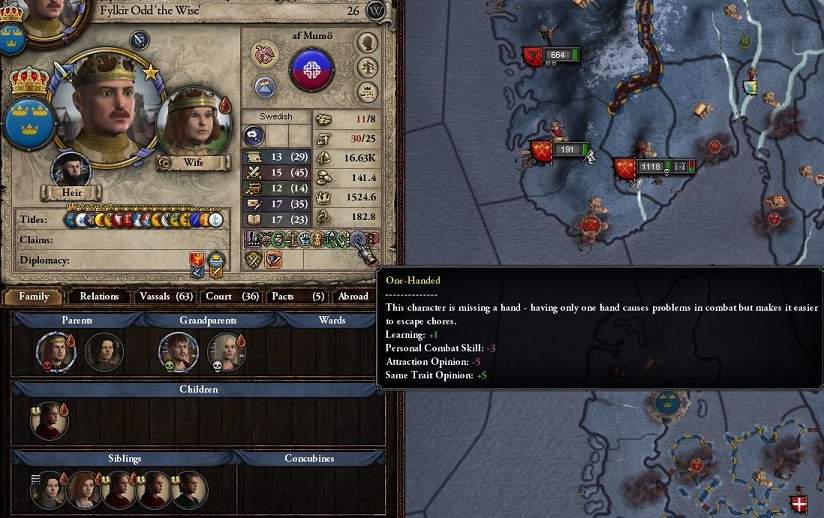Click the speech-bubble icon under Swedish

(x=255, y=136)
